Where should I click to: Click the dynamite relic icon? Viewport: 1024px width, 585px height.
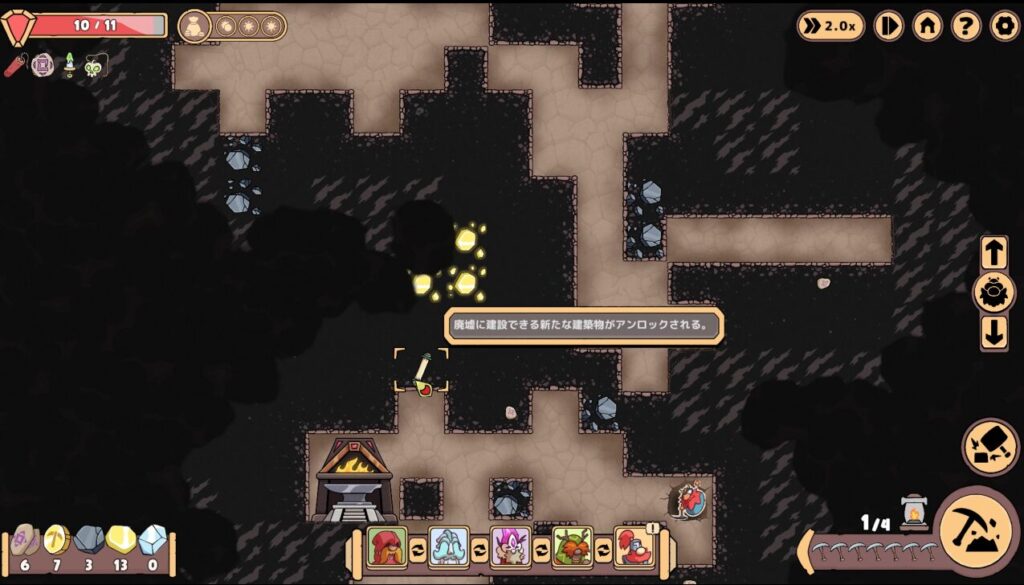click(15, 66)
